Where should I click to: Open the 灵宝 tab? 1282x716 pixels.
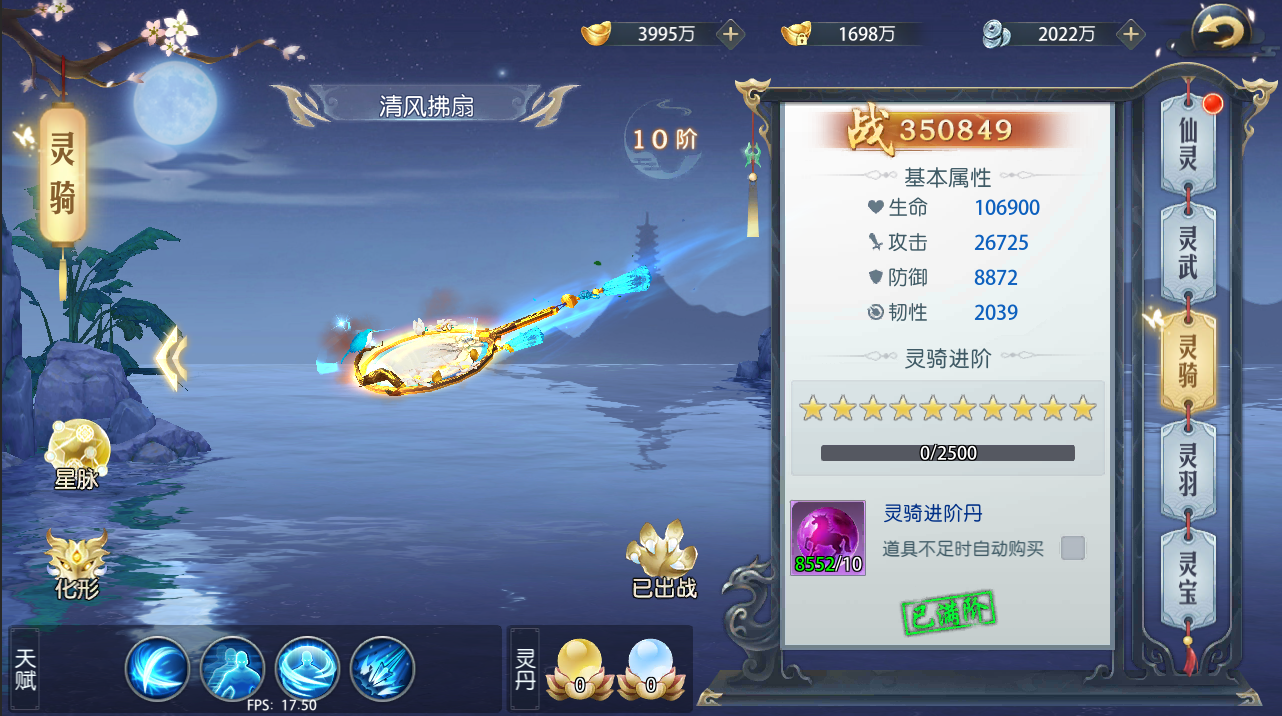point(1187,578)
